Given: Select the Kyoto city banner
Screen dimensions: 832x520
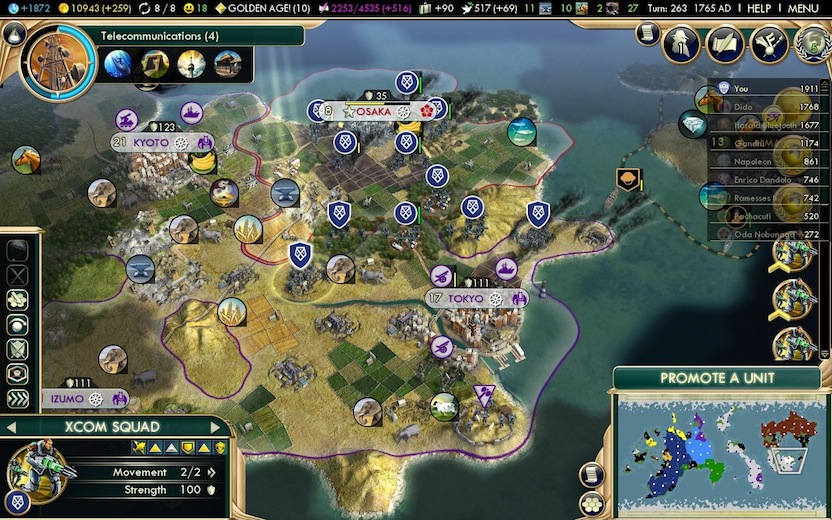Looking at the screenshot, I should pyautogui.click(x=151, y=143).
